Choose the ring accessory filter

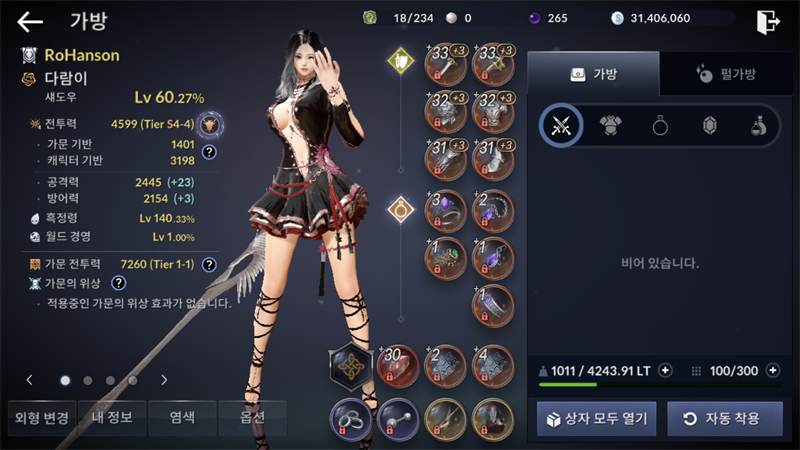coord(661,125)
